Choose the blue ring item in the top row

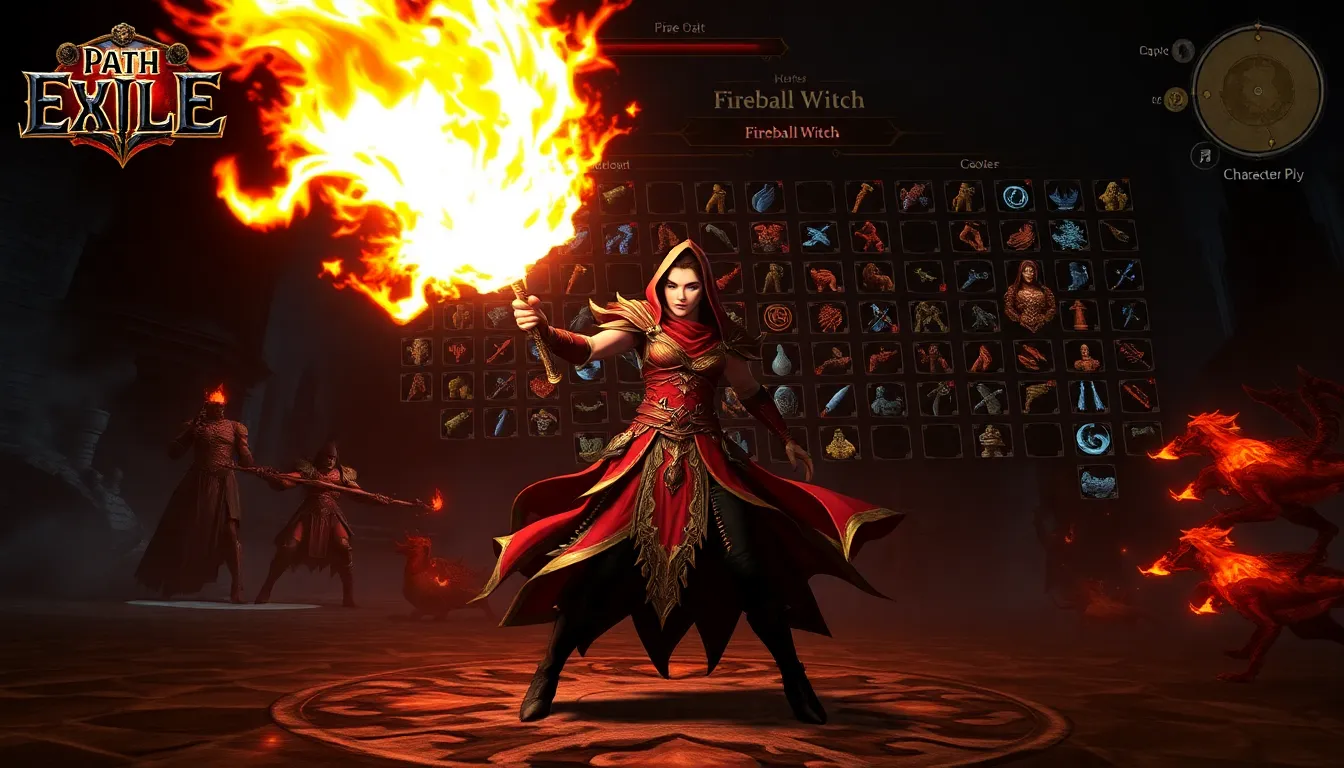pos(1015,196)
